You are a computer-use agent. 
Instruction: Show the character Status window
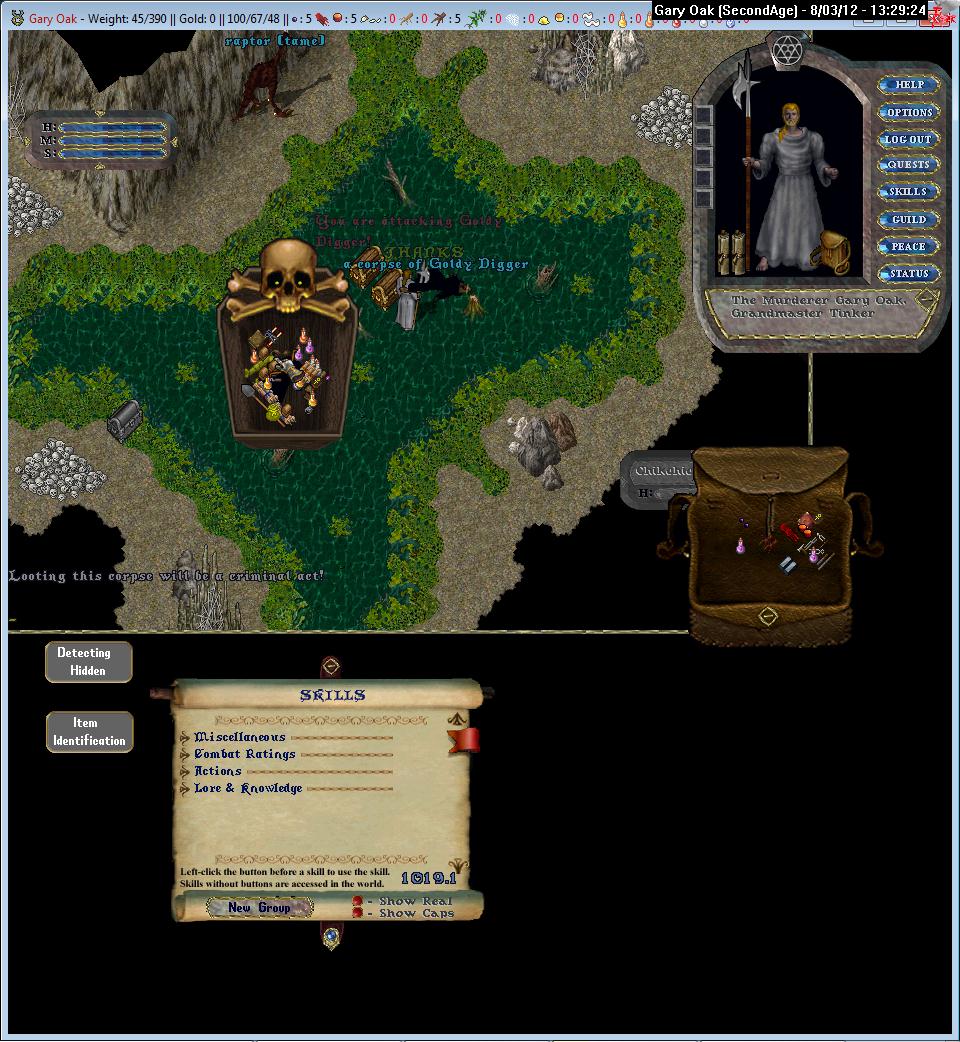click(x=909, y=273)
